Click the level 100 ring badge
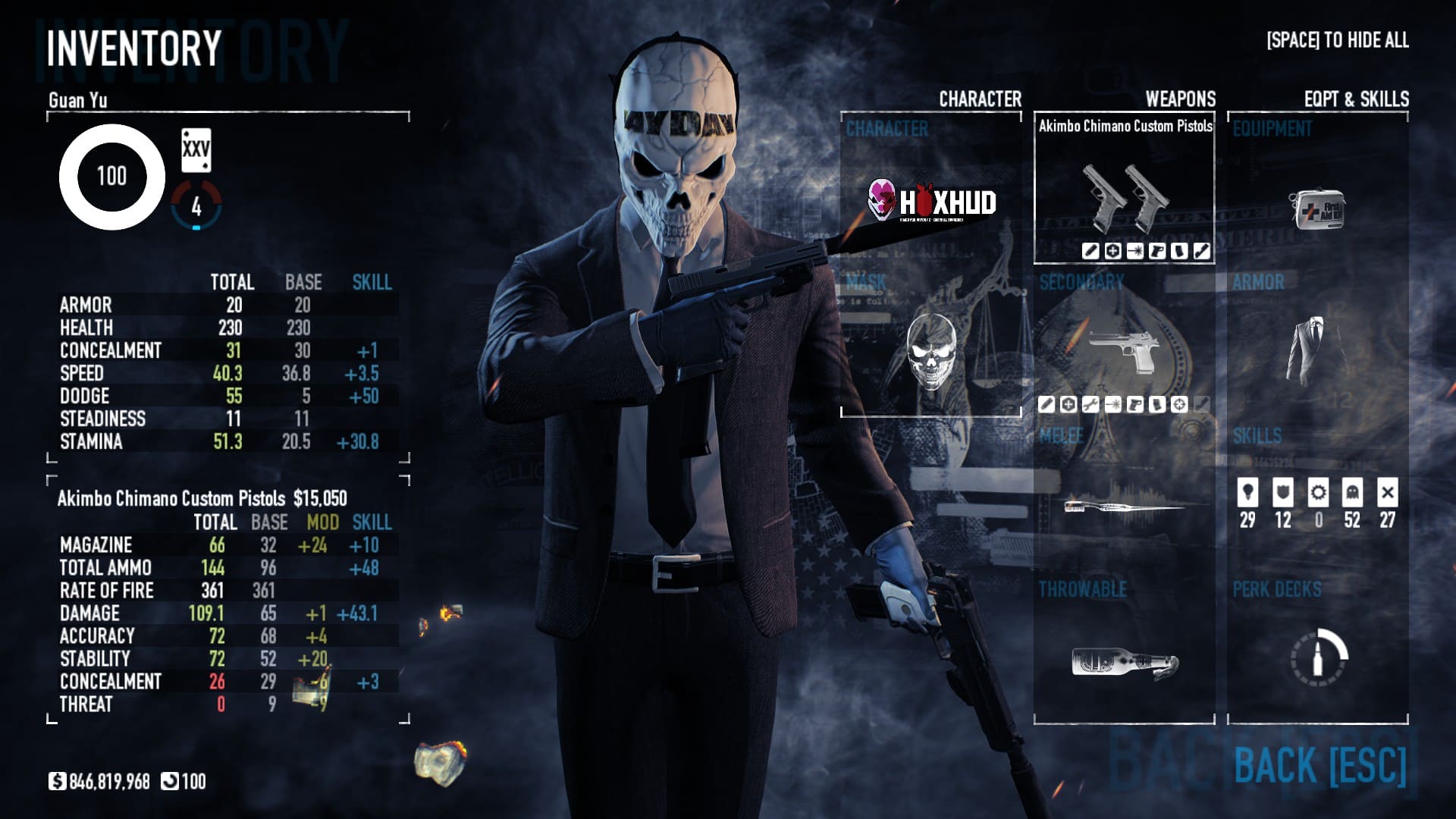 (x=111, y=177)
